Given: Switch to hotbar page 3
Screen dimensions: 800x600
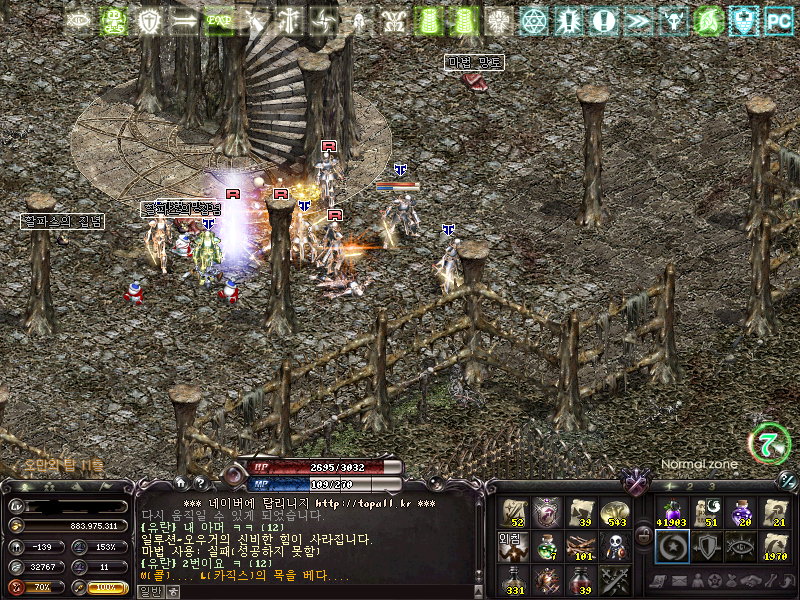Looking at the screenshot, I should pyautogui.click(x=710, y=487).
